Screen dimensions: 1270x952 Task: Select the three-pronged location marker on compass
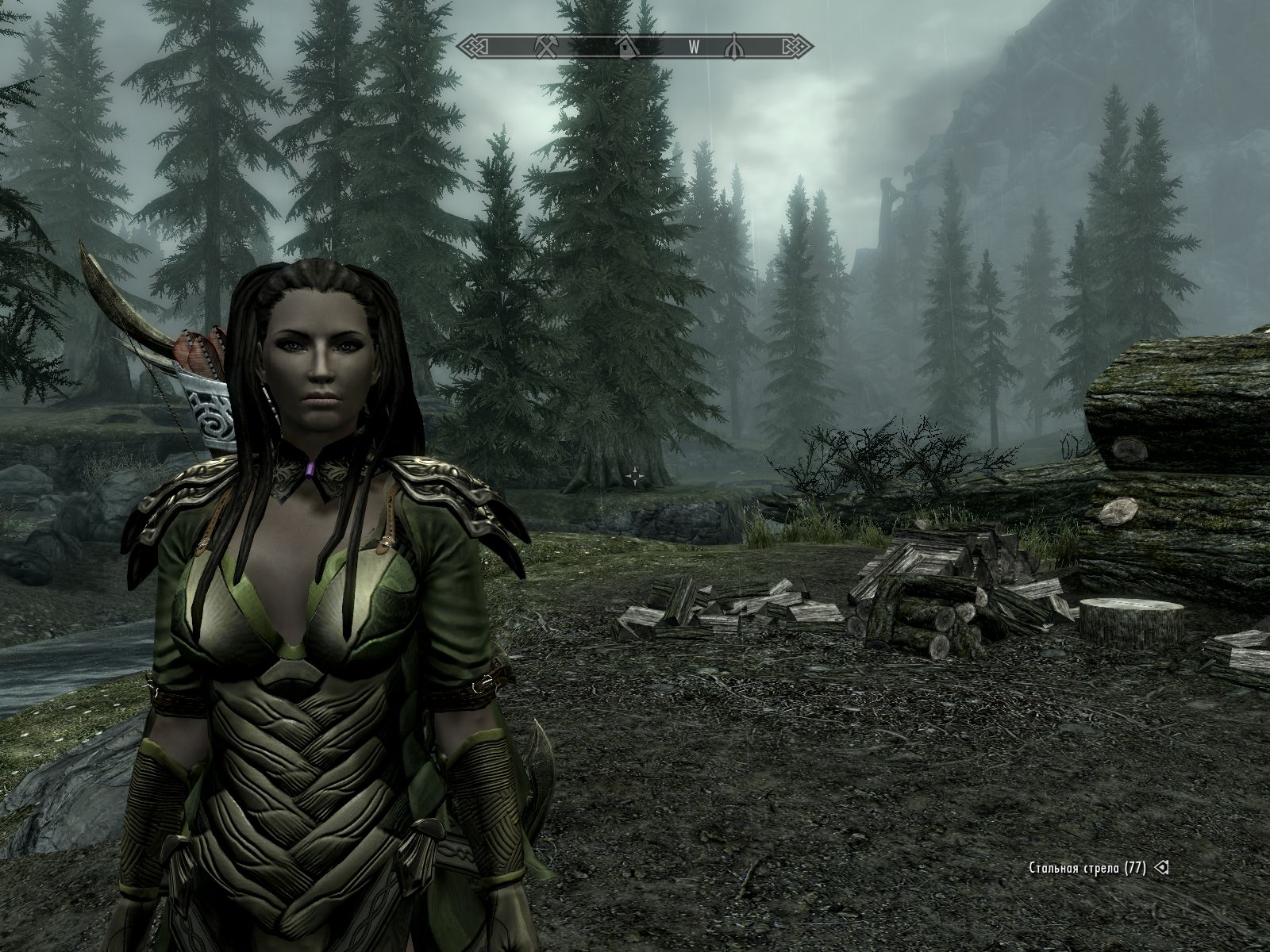pyautogui.click(x=734, y=46)
